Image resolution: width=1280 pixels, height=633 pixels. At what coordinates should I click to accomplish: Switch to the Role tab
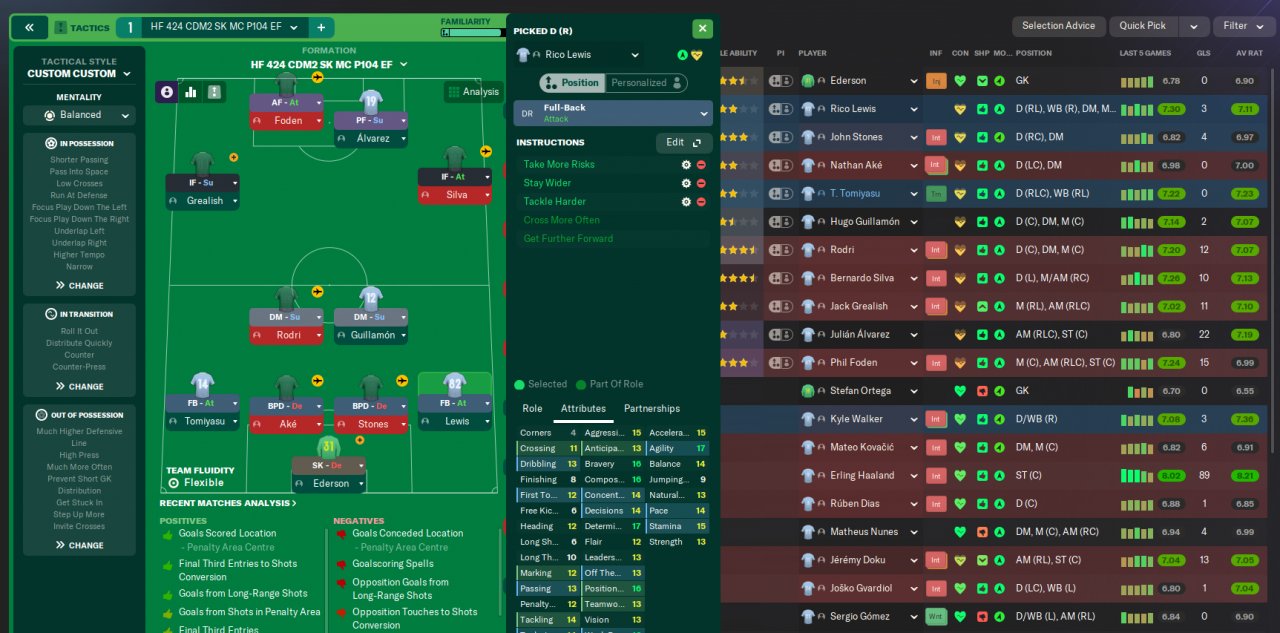coord(532,409)
